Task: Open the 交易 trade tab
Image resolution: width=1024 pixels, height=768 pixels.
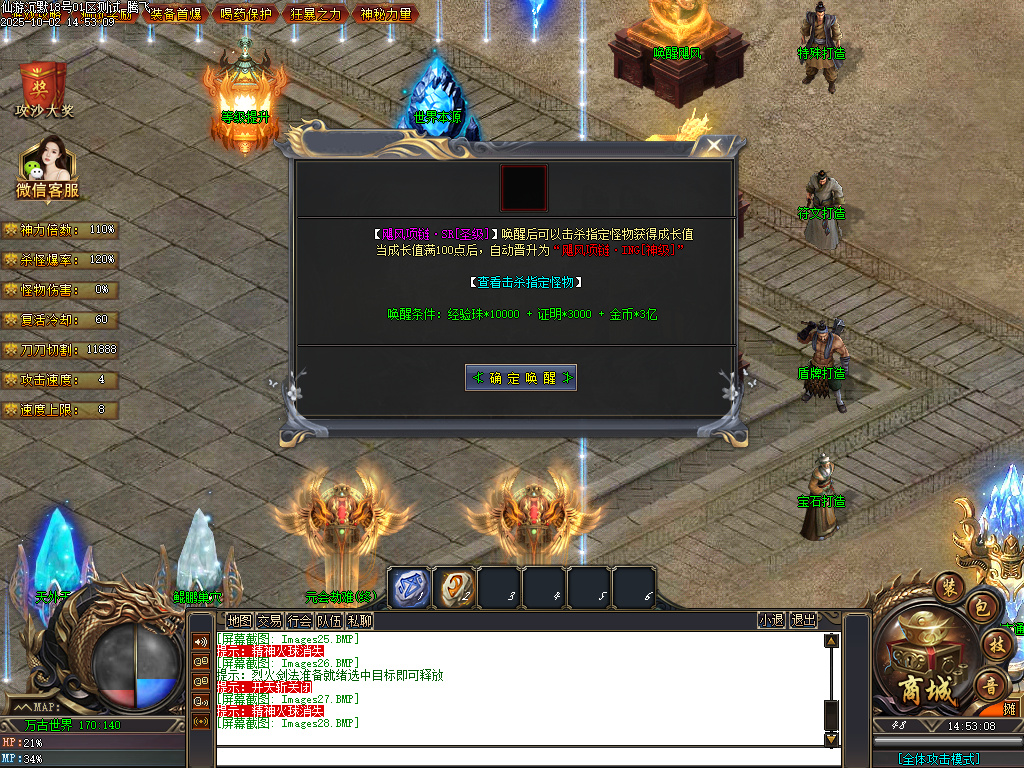Action: point(269,620)
